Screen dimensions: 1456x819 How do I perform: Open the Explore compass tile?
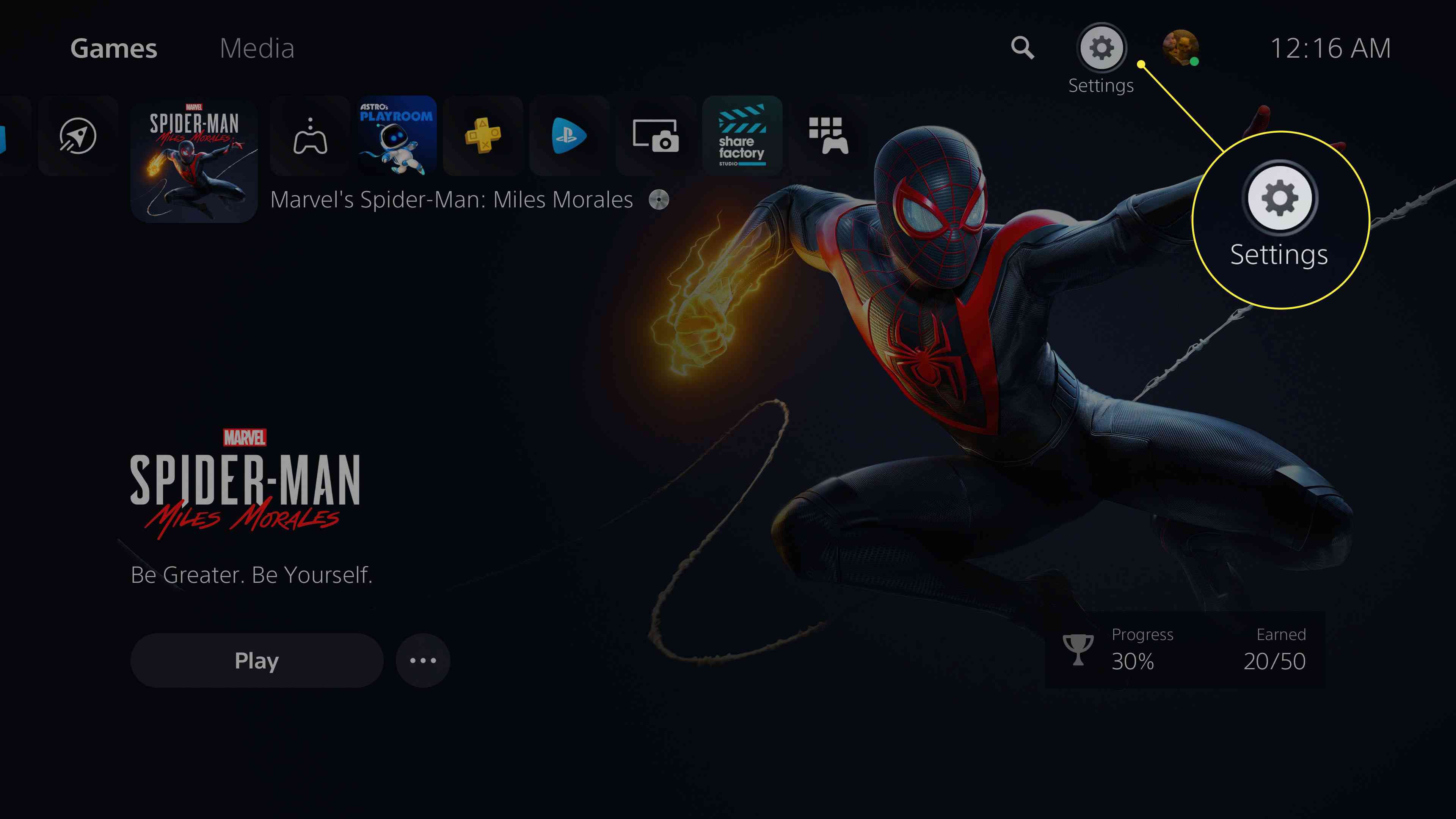(78, 136)
